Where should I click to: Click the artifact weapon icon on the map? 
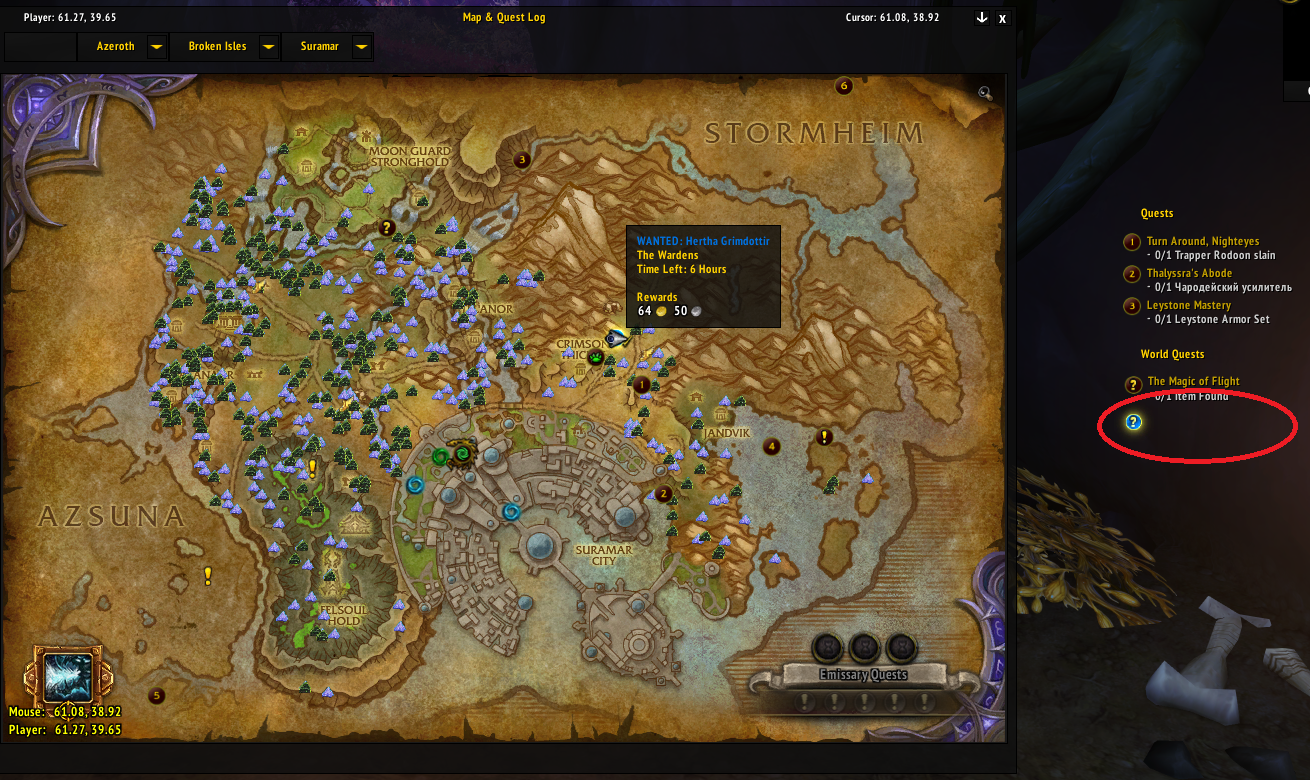coord(67,676)
